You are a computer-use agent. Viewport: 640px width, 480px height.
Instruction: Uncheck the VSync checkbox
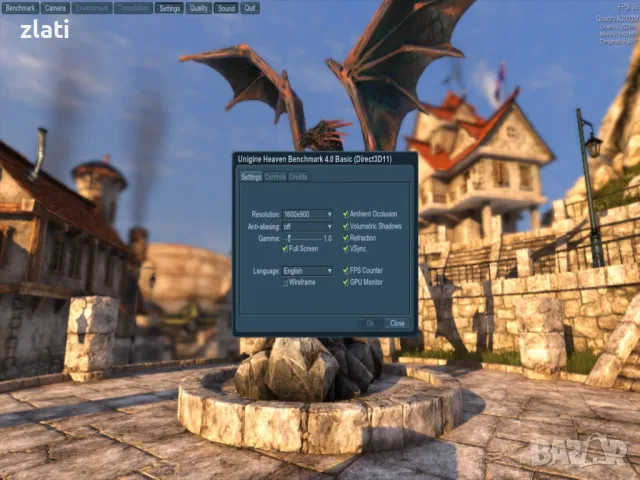[346, 248]
